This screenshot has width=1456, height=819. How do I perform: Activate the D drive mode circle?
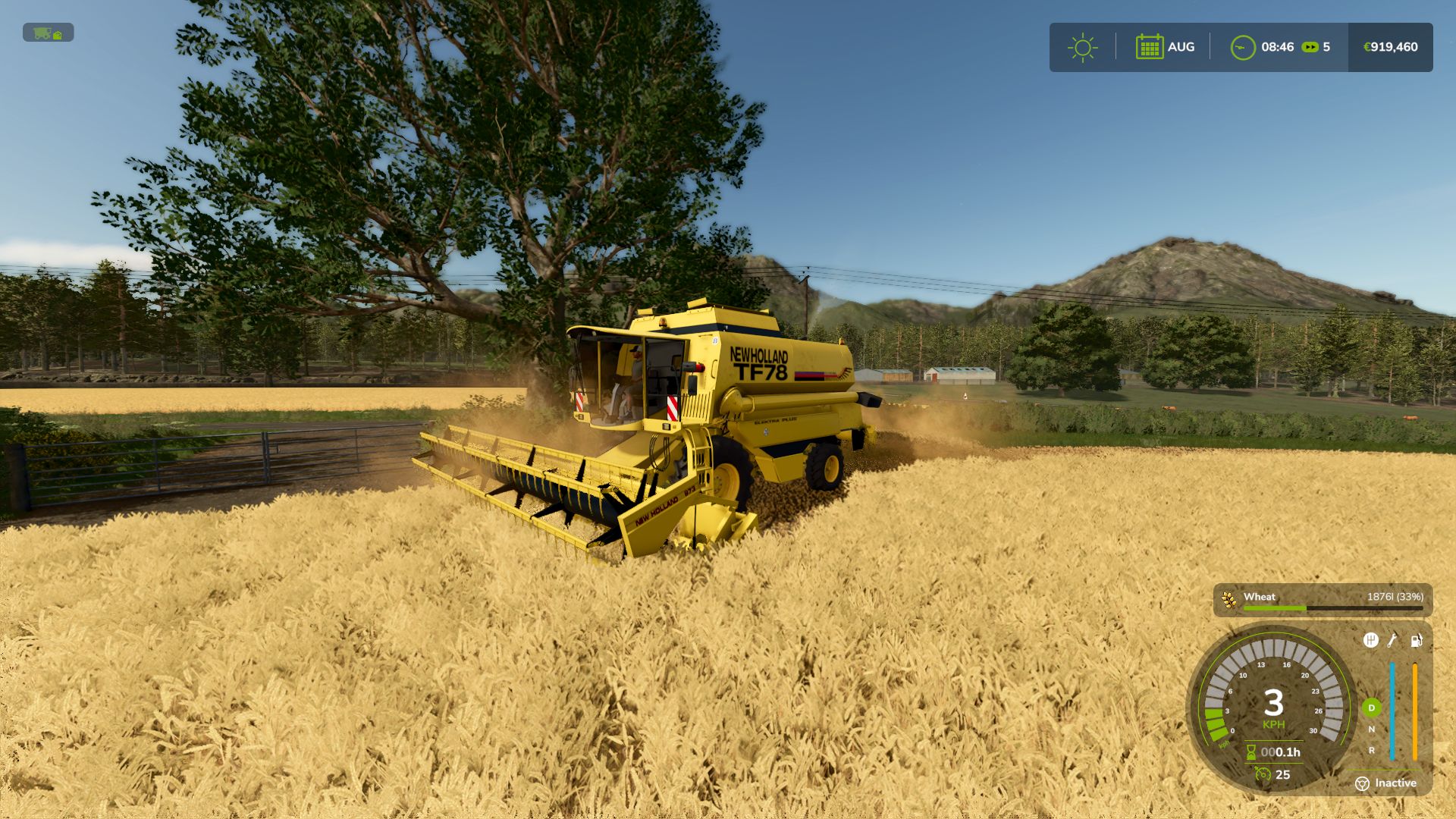coord(1371,708)
